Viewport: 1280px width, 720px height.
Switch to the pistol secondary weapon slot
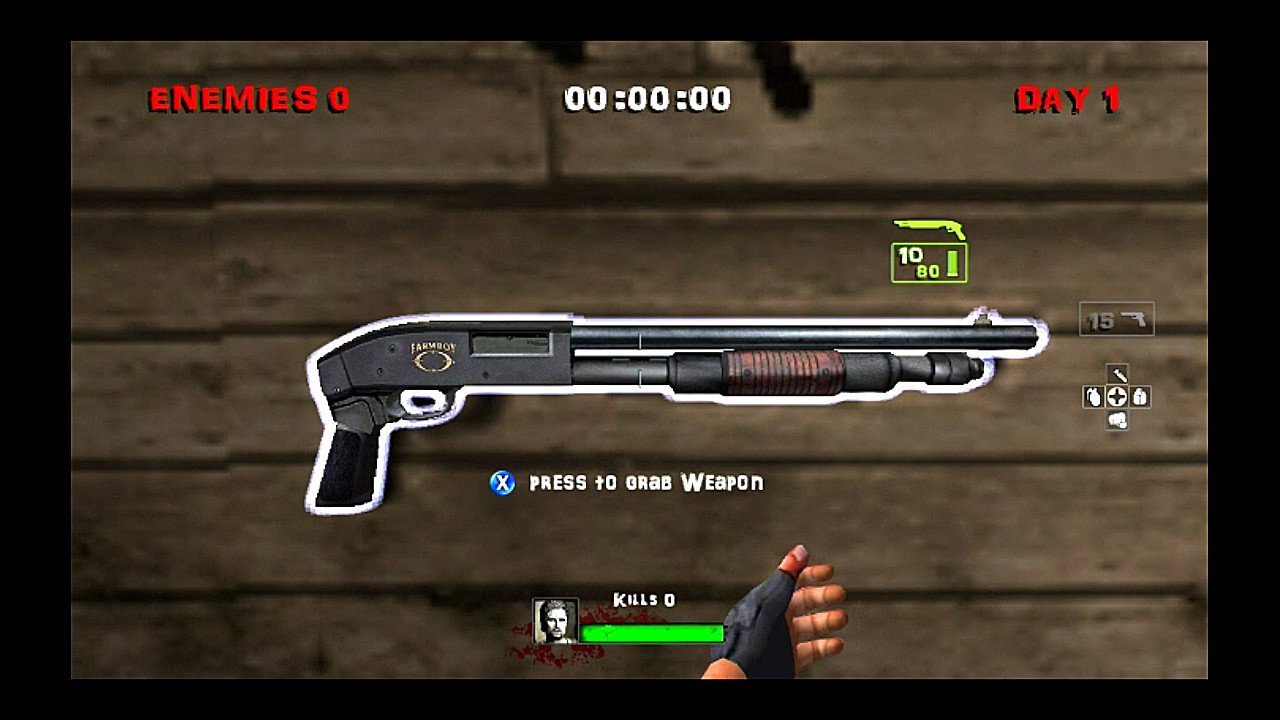tap(1117, 320)
